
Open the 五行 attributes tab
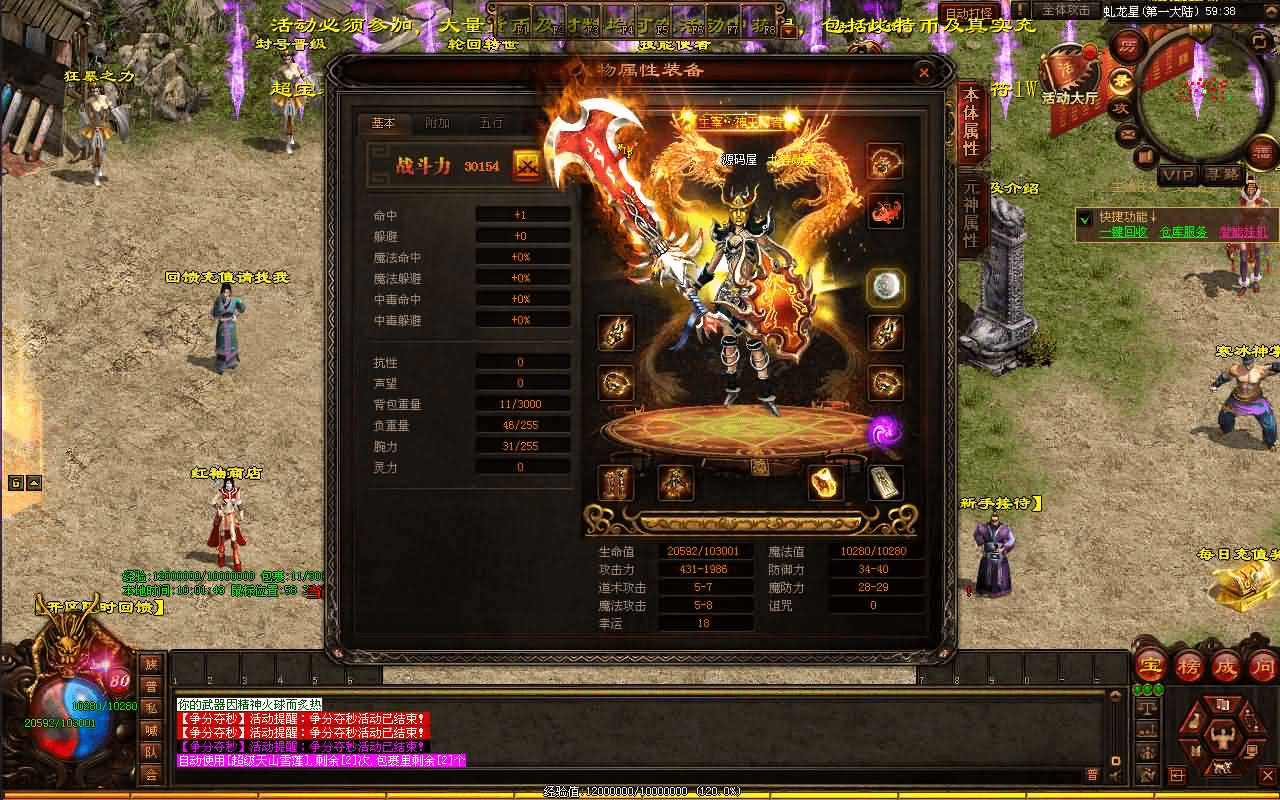click(x=491, y=124)
